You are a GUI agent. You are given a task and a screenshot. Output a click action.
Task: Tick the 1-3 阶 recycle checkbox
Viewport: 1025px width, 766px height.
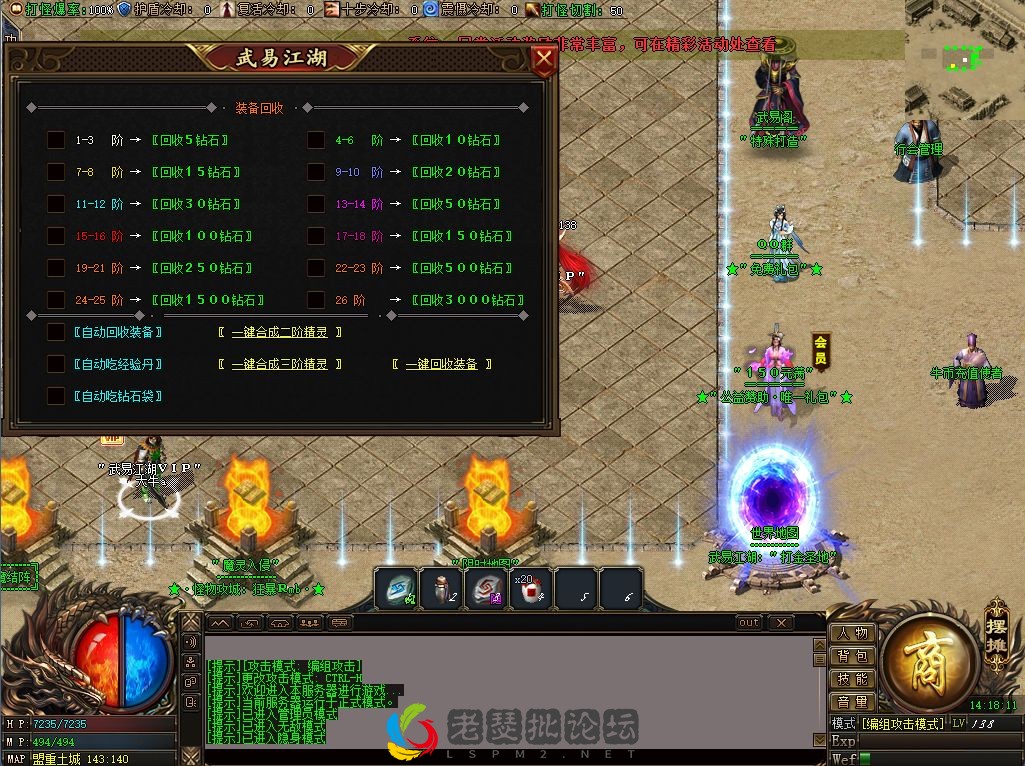pos(56,140)
